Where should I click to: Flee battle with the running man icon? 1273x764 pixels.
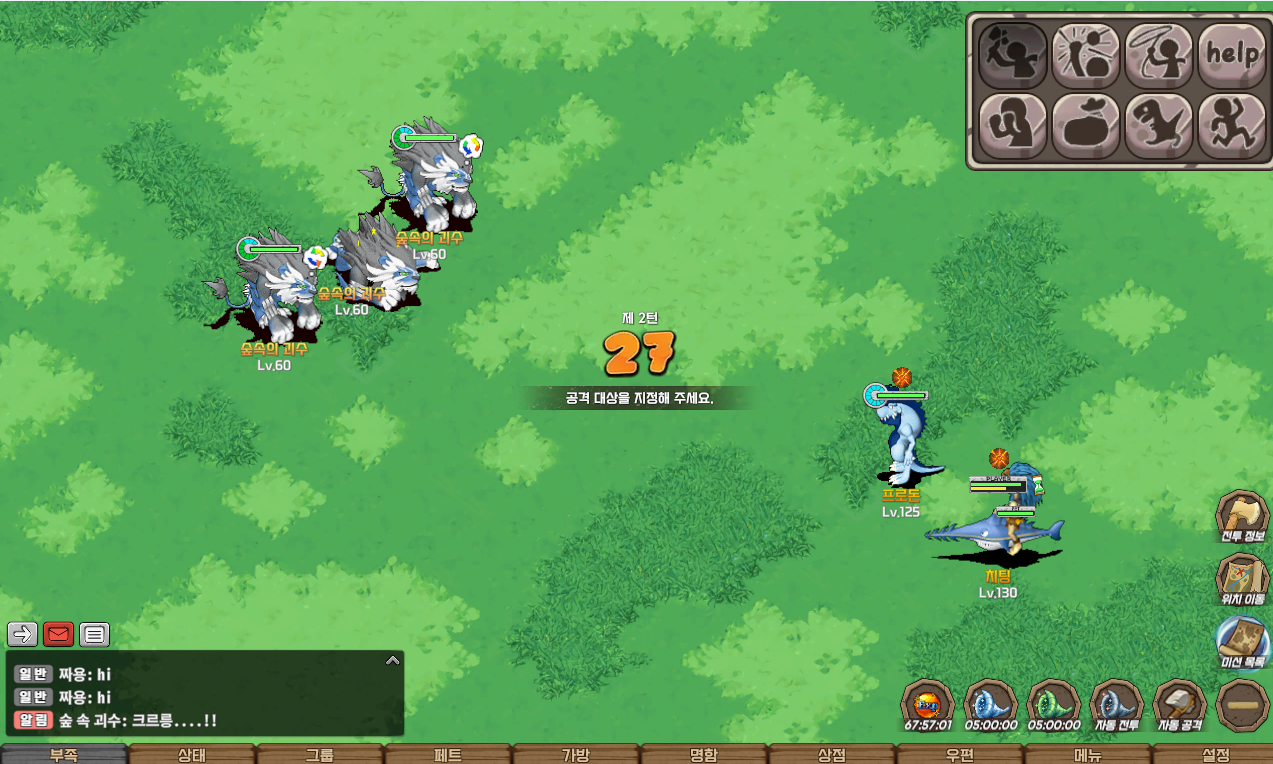tap(1231, 126)
